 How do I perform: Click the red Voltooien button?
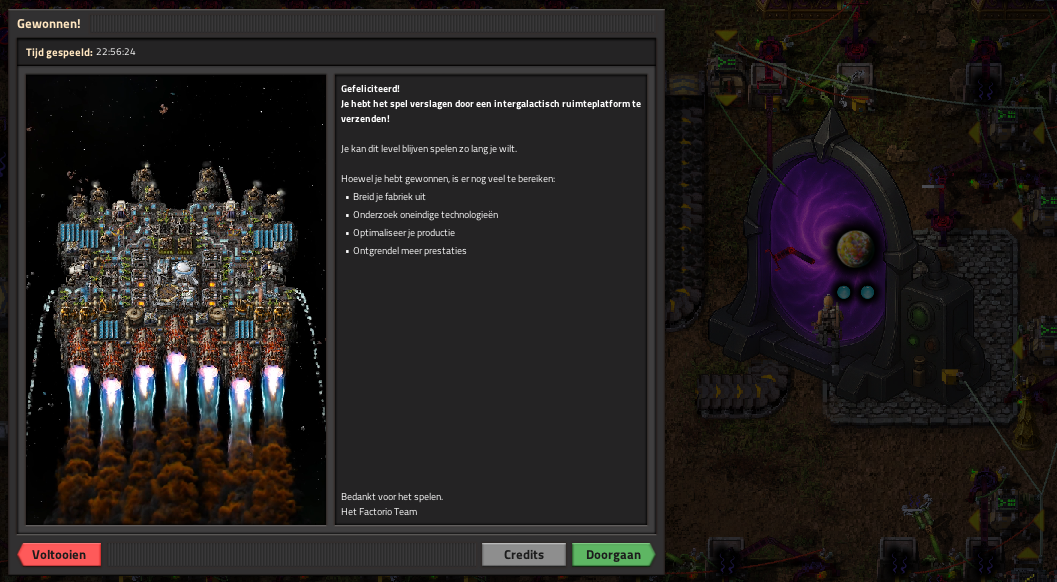coord(60,555)
